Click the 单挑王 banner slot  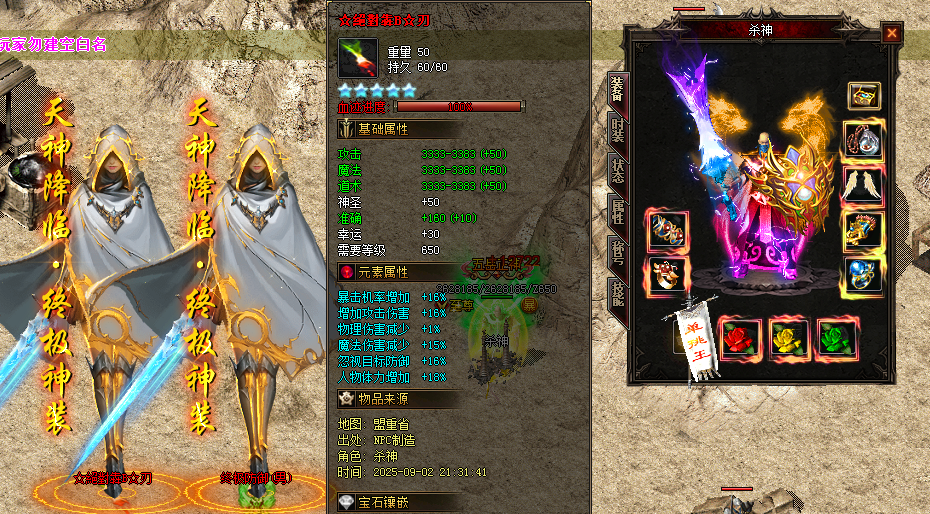click(703, 338)
